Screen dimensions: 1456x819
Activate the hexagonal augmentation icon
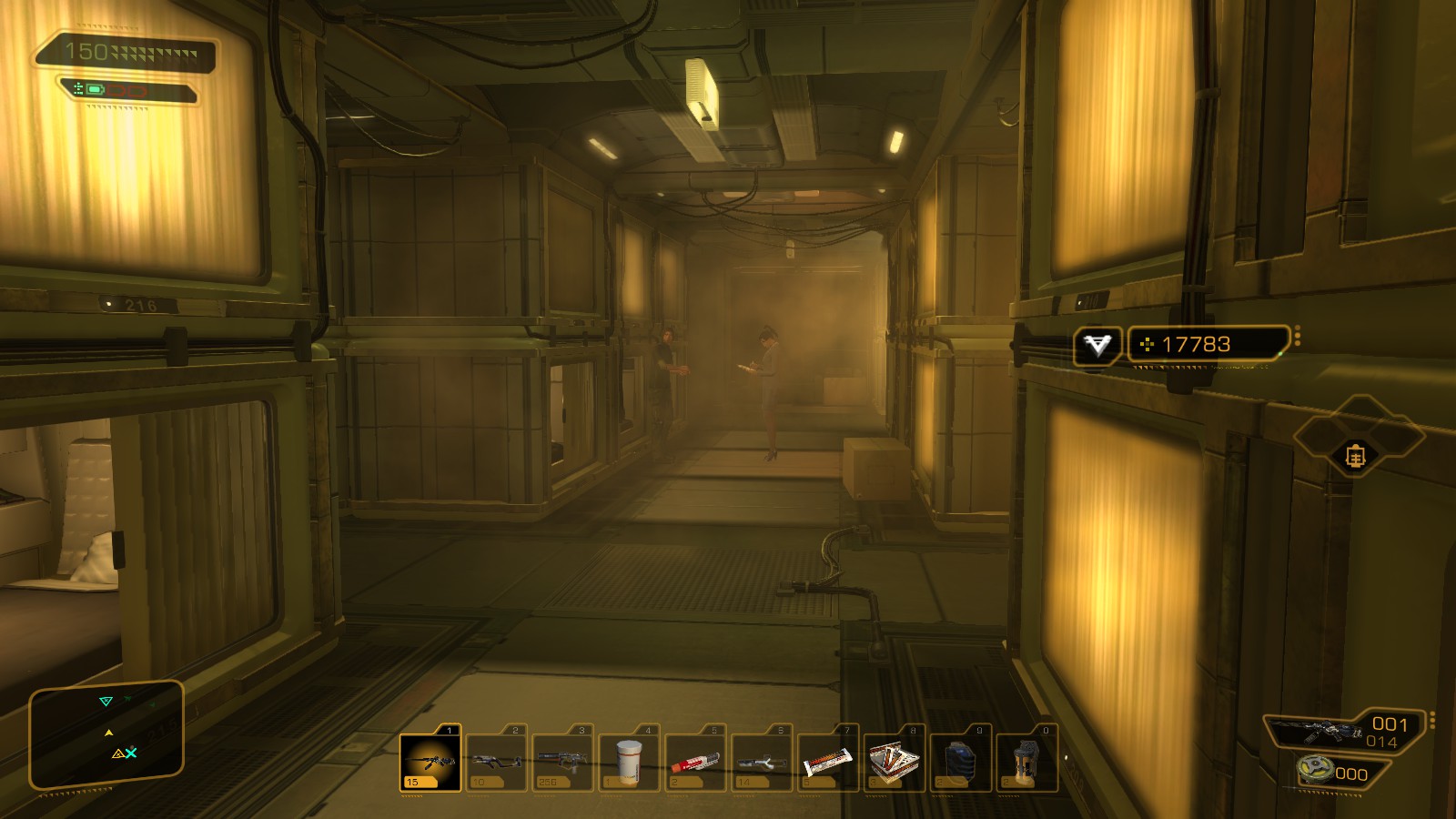point(1356,455)
